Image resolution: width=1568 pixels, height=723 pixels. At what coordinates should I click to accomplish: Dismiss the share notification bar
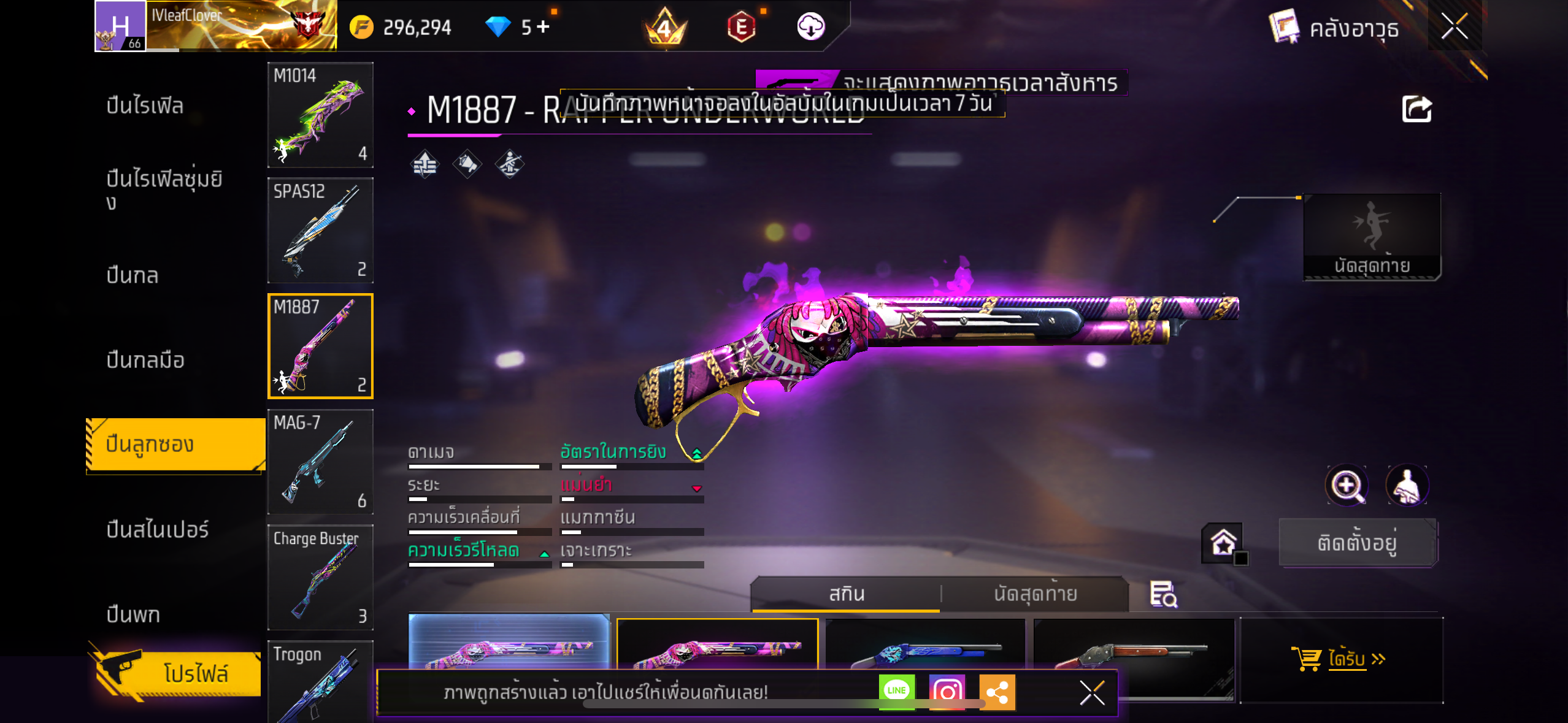pos(1092,693)
